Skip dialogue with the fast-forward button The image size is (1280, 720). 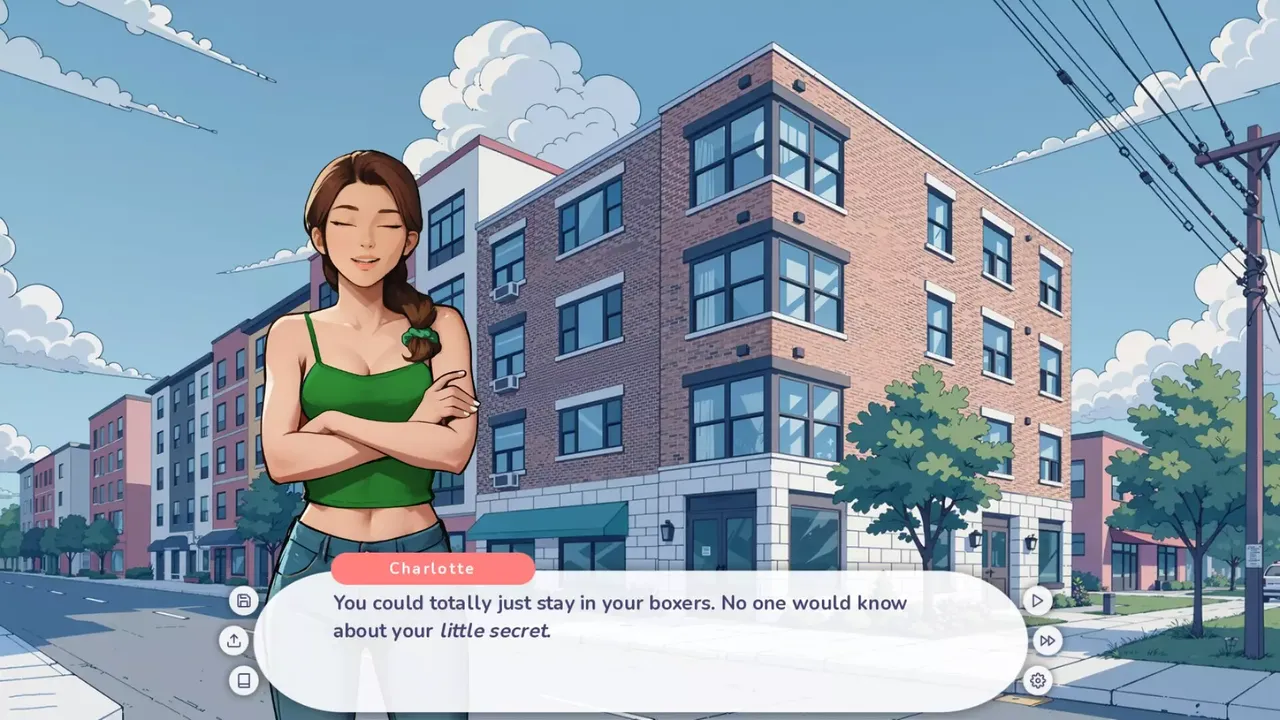point(1047,641)
